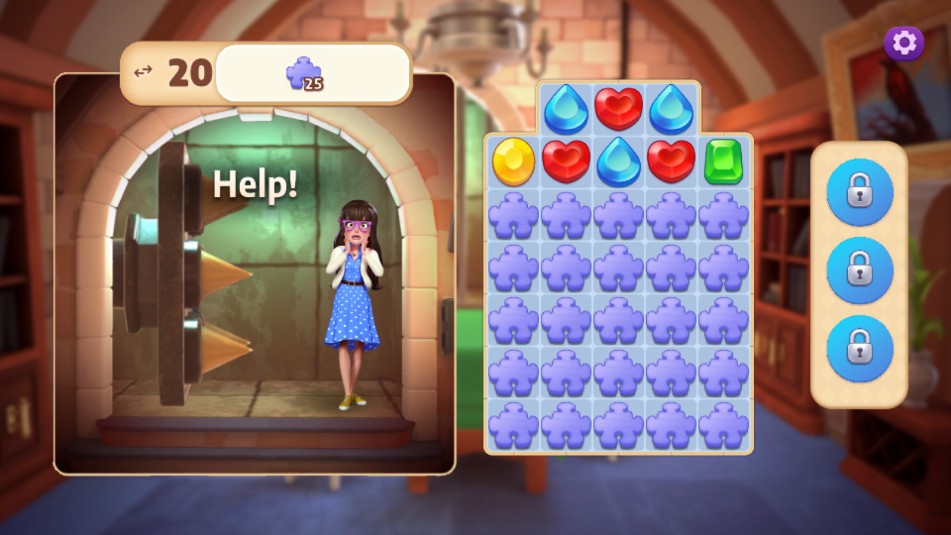Choose the red heart beside the green emerald

click(670, 161)
